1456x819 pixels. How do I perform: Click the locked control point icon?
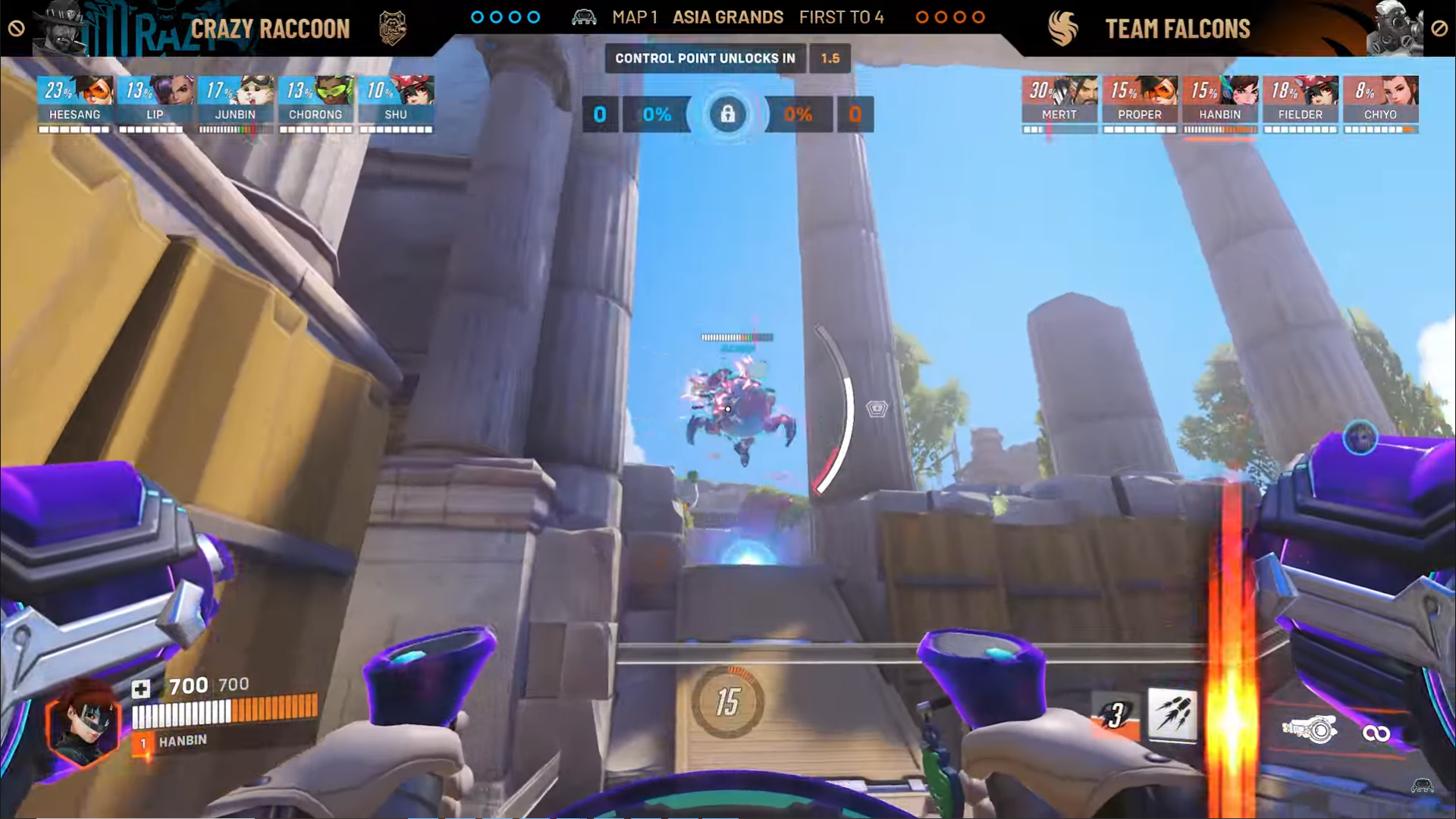click(727, 115)
